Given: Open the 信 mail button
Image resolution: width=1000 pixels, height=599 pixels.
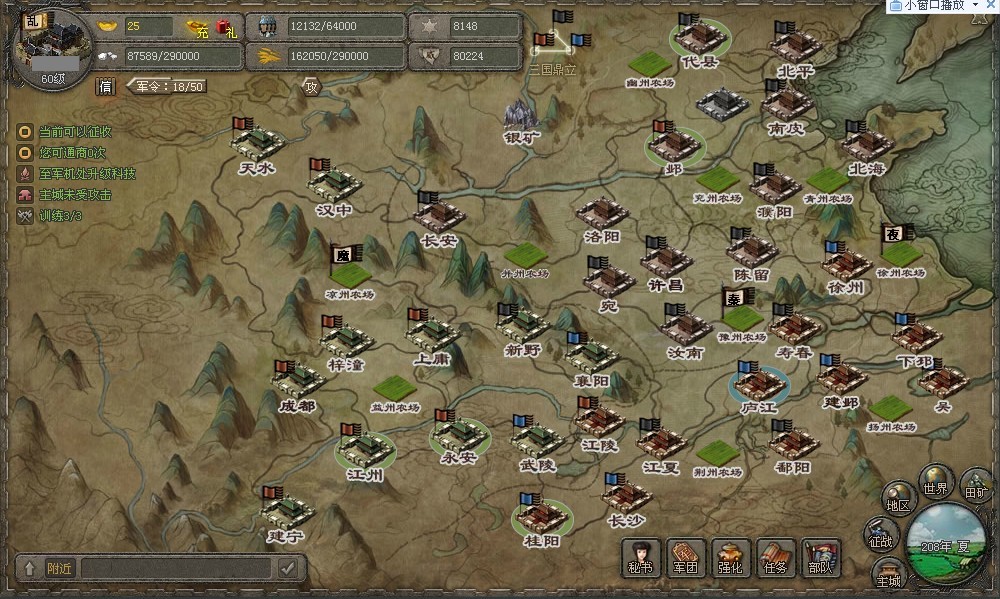Looking at the screenshot, I should point(105,87).
